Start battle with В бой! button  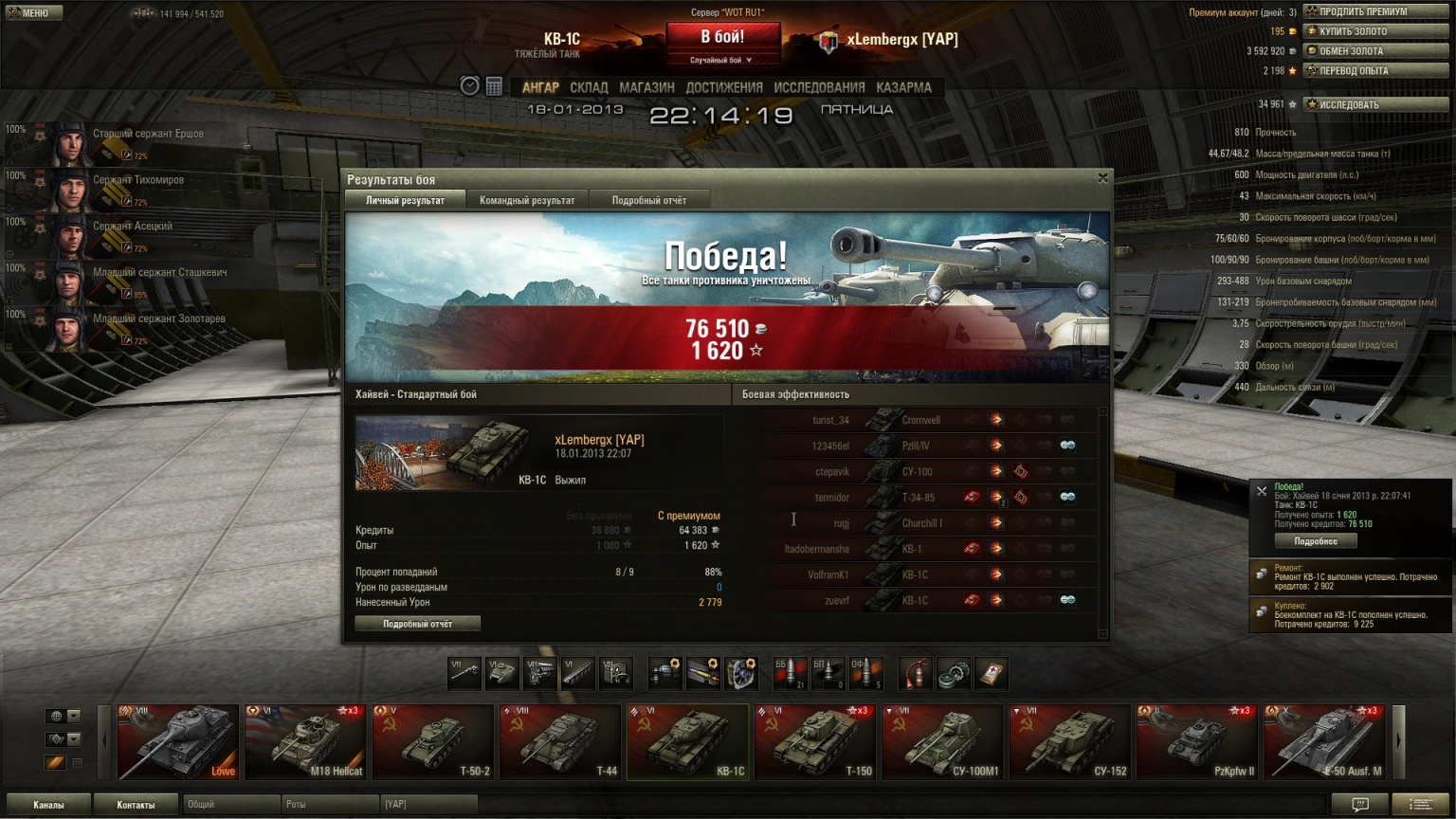pyautogui.click(x=722, y=38)
